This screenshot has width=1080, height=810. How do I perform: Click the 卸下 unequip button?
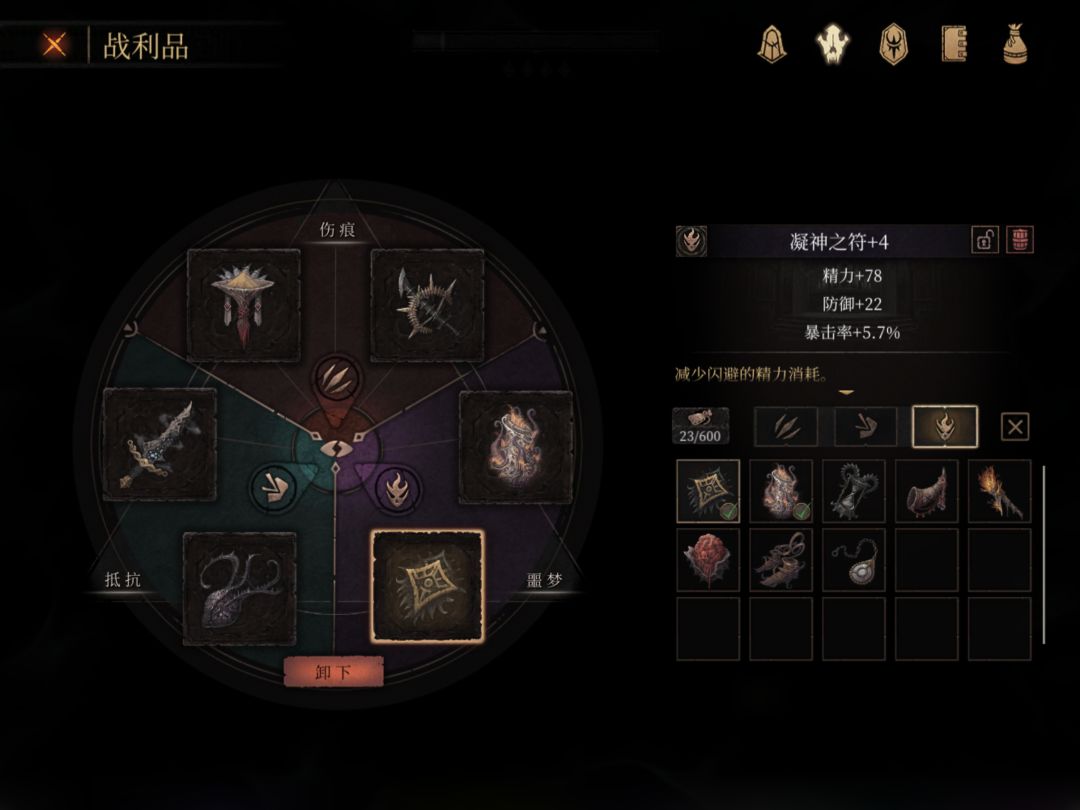click(x=333, y=672)
